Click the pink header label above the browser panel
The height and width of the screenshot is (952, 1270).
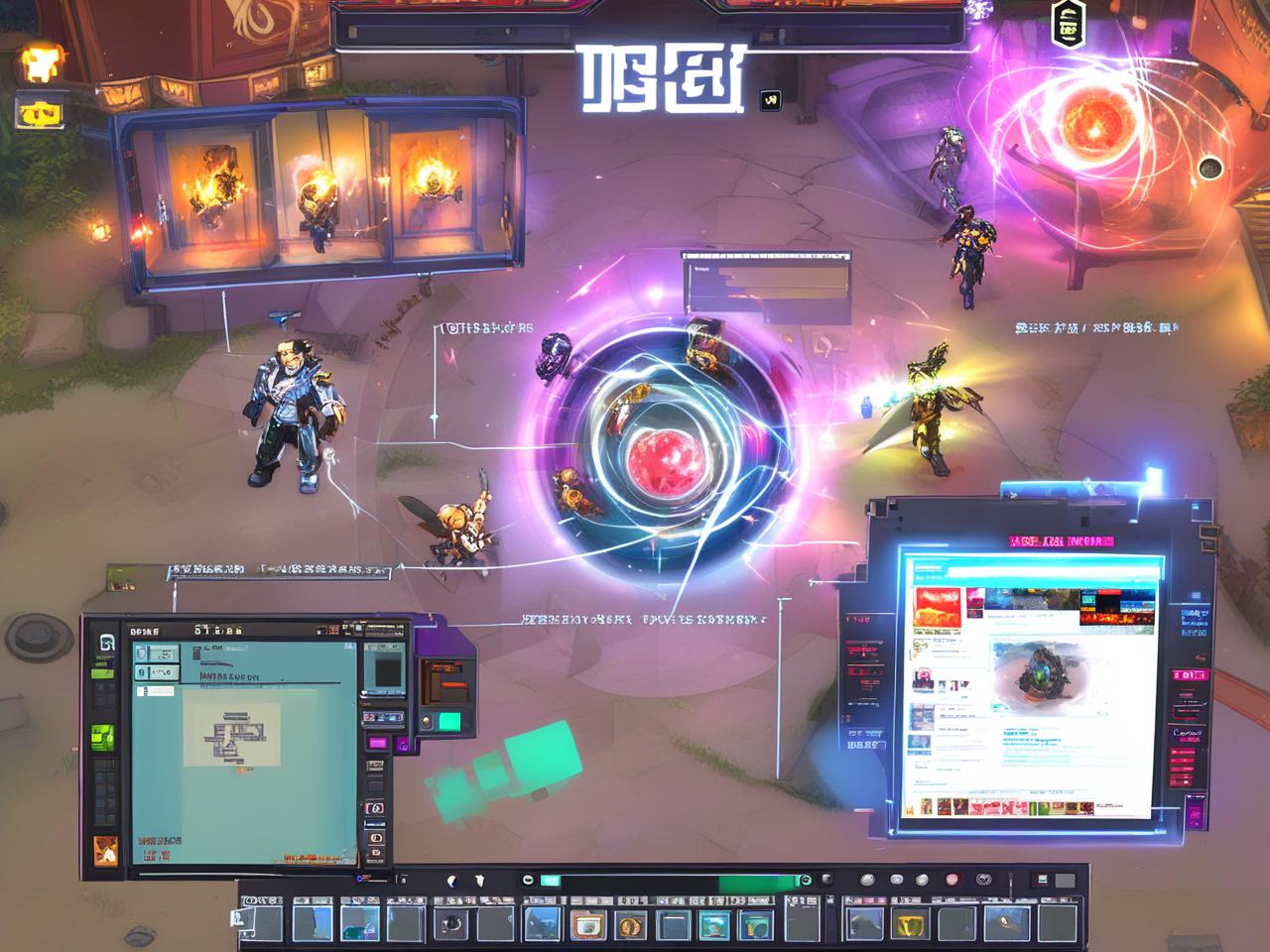1060,541
